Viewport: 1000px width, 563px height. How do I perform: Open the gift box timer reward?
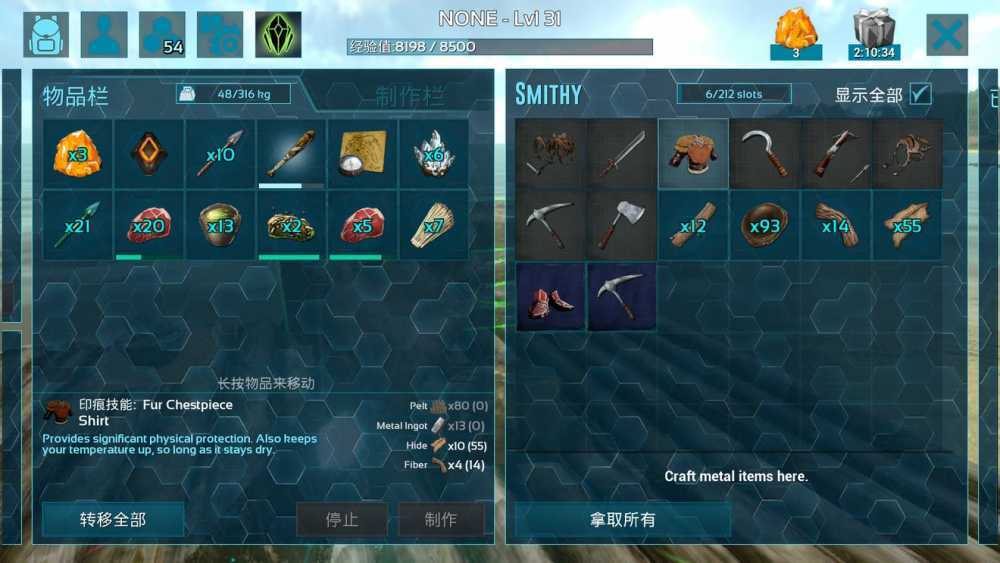coord(874,36)
